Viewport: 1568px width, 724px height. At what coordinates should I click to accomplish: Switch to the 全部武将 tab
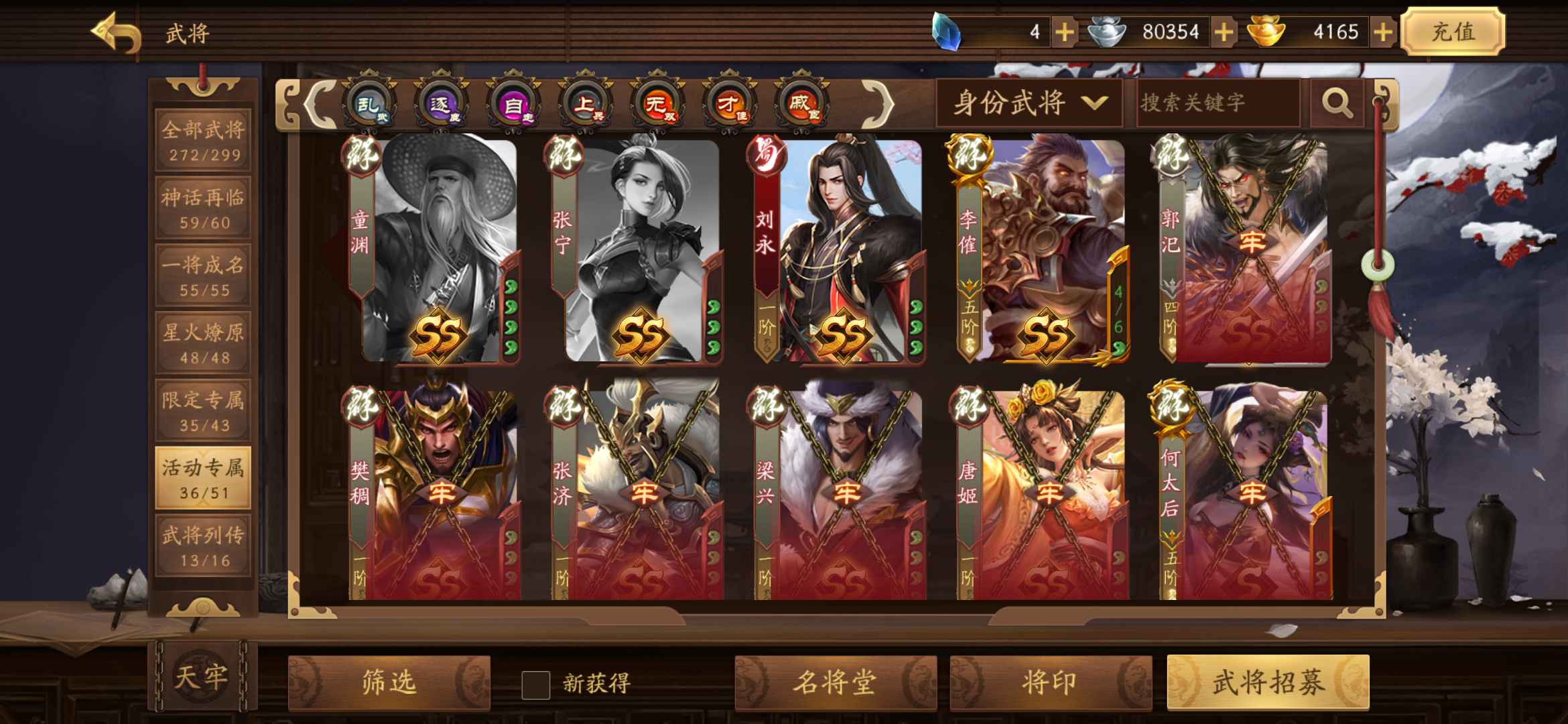(x=203, y=139)
